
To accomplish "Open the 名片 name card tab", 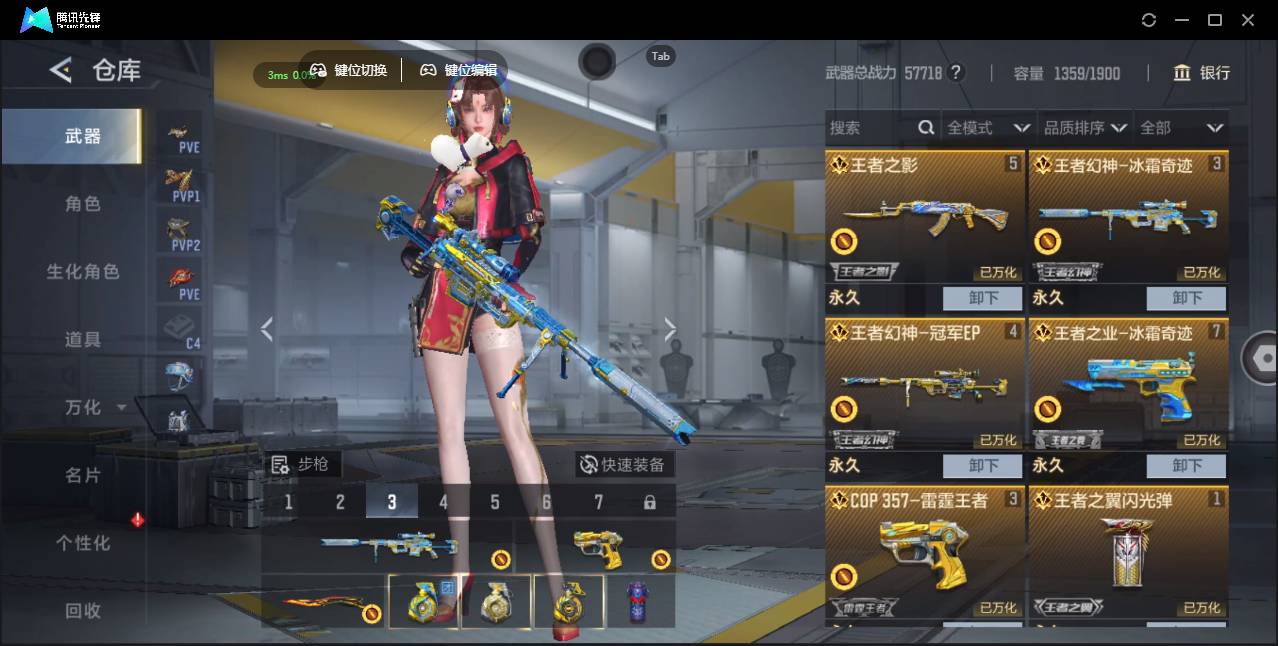I will (x=83, y=475).
